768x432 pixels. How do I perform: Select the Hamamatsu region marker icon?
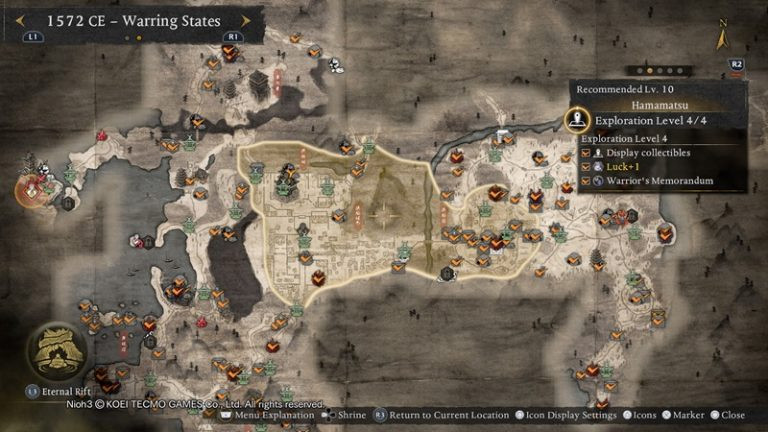point(575,121)
